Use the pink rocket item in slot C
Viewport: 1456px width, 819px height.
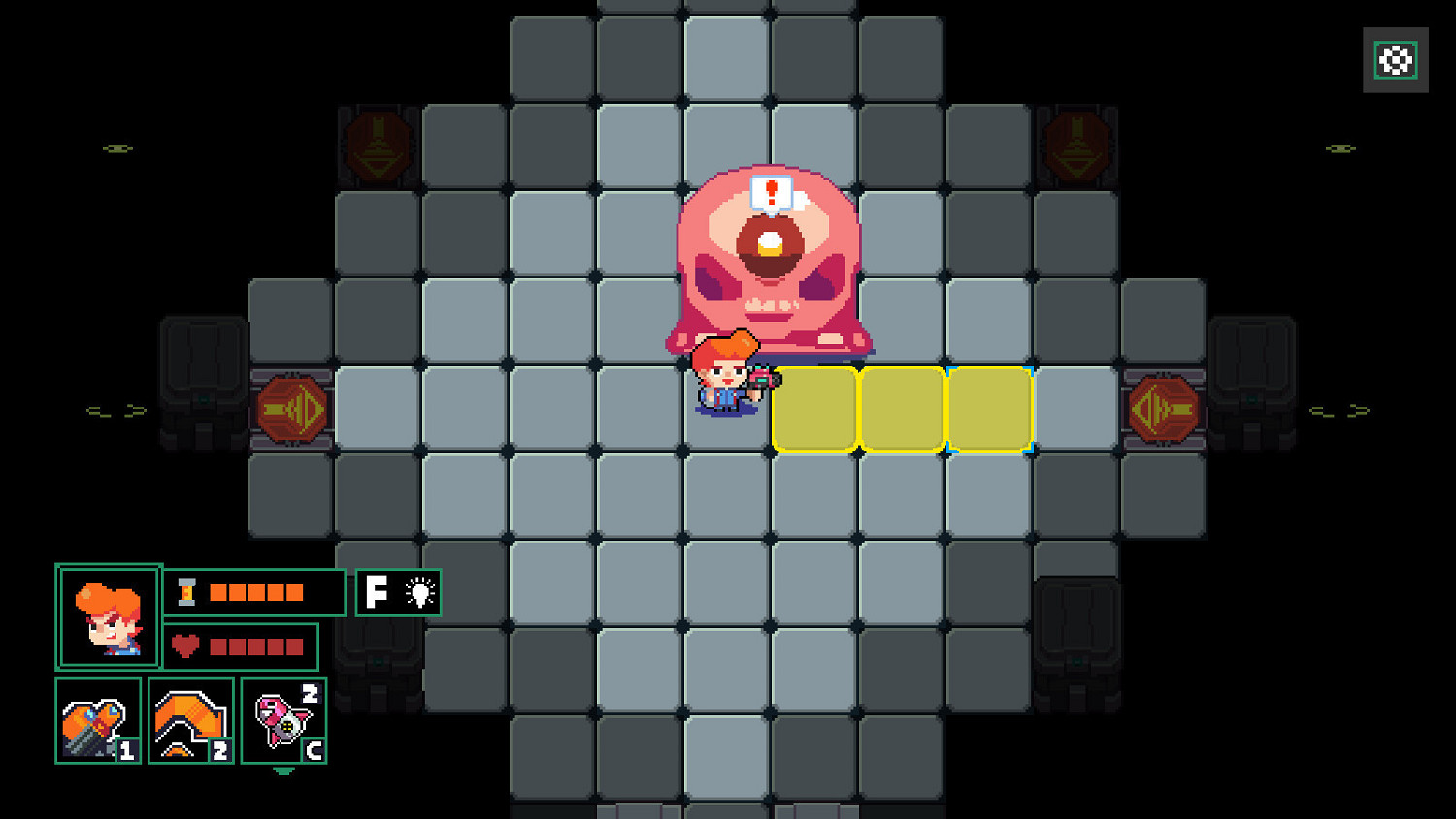[x=281, y=721]
